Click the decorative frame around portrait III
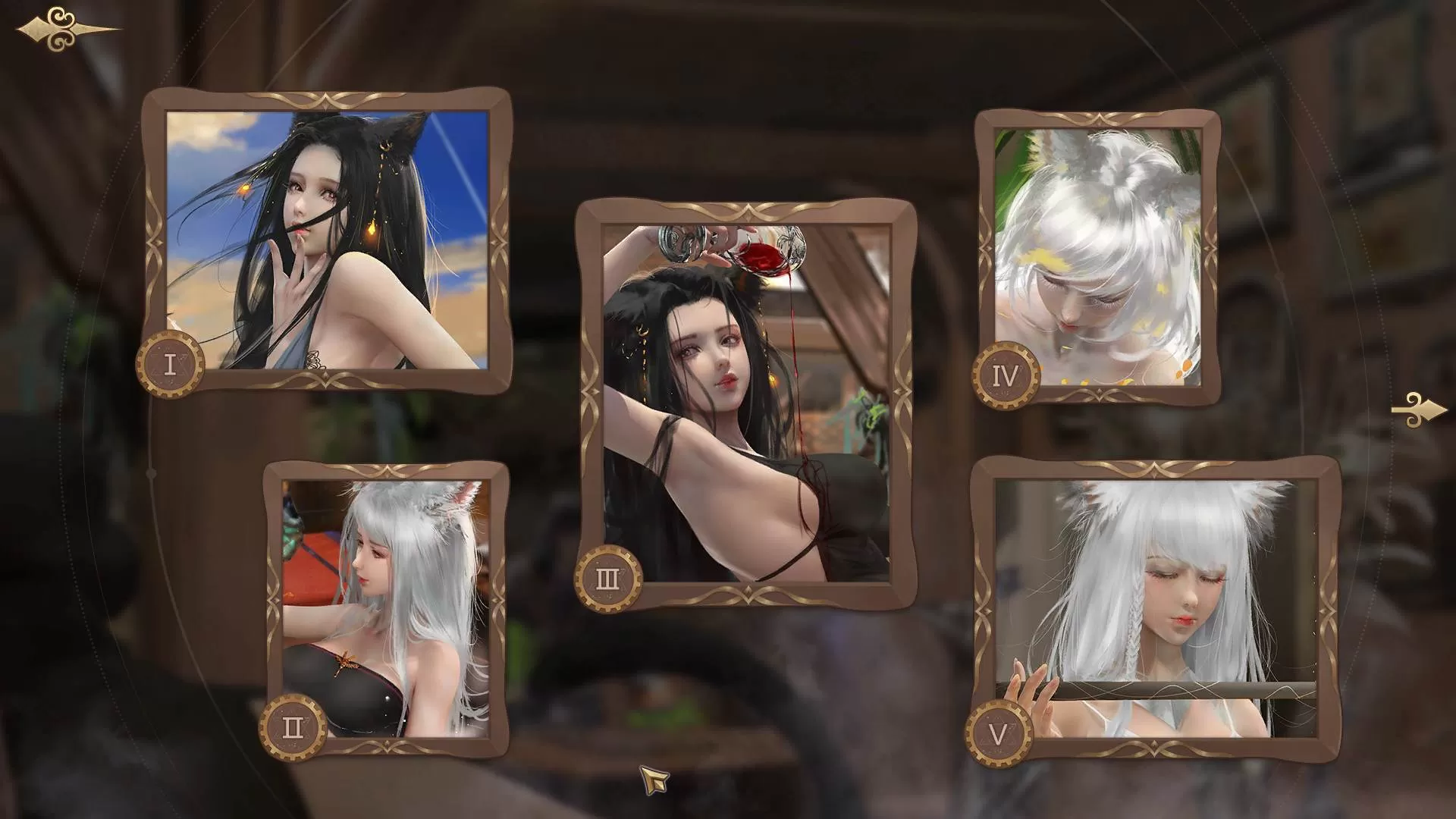 click(x=747, y=210)
